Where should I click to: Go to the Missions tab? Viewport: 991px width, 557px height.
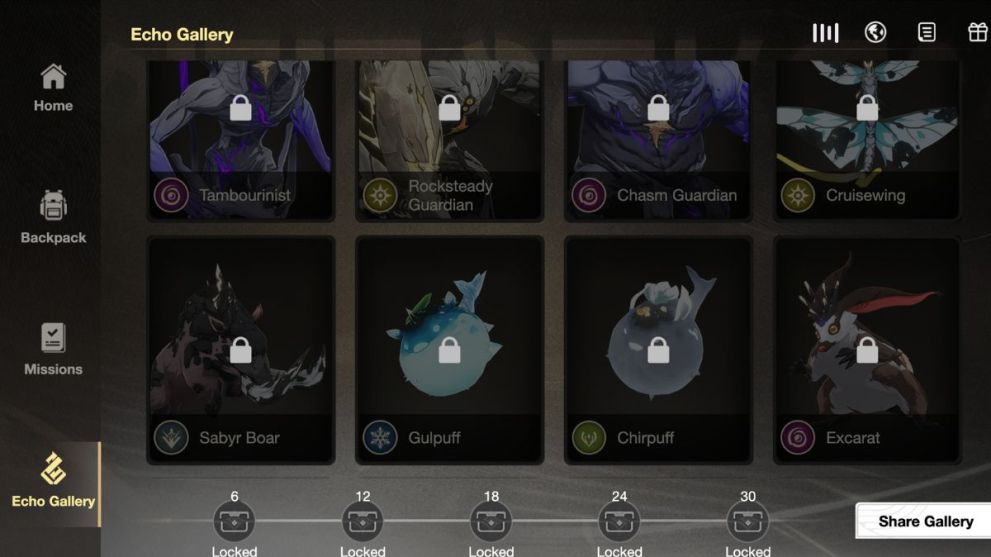[x=53, y=349]
